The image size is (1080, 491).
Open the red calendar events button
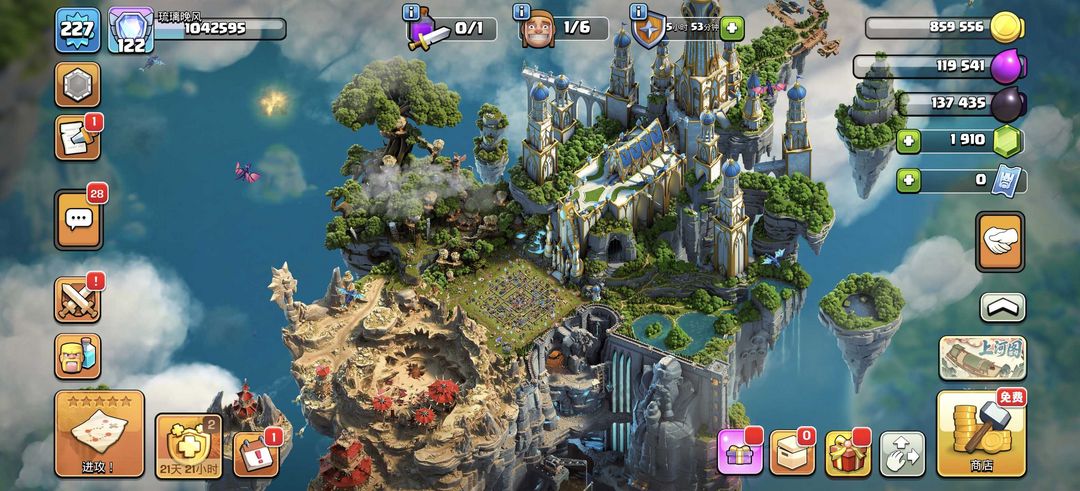(256, 455)
